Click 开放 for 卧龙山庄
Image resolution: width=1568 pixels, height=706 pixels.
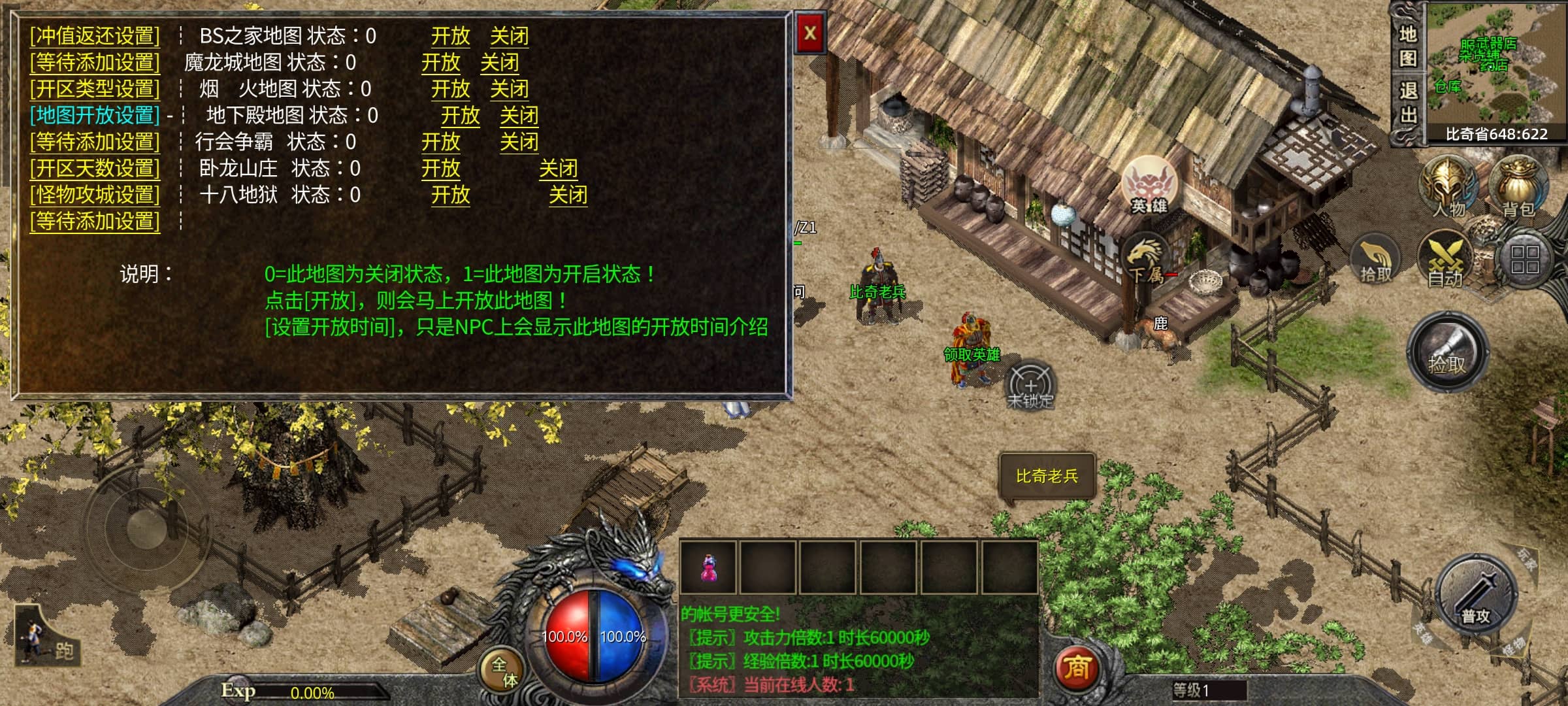point(440,169)
